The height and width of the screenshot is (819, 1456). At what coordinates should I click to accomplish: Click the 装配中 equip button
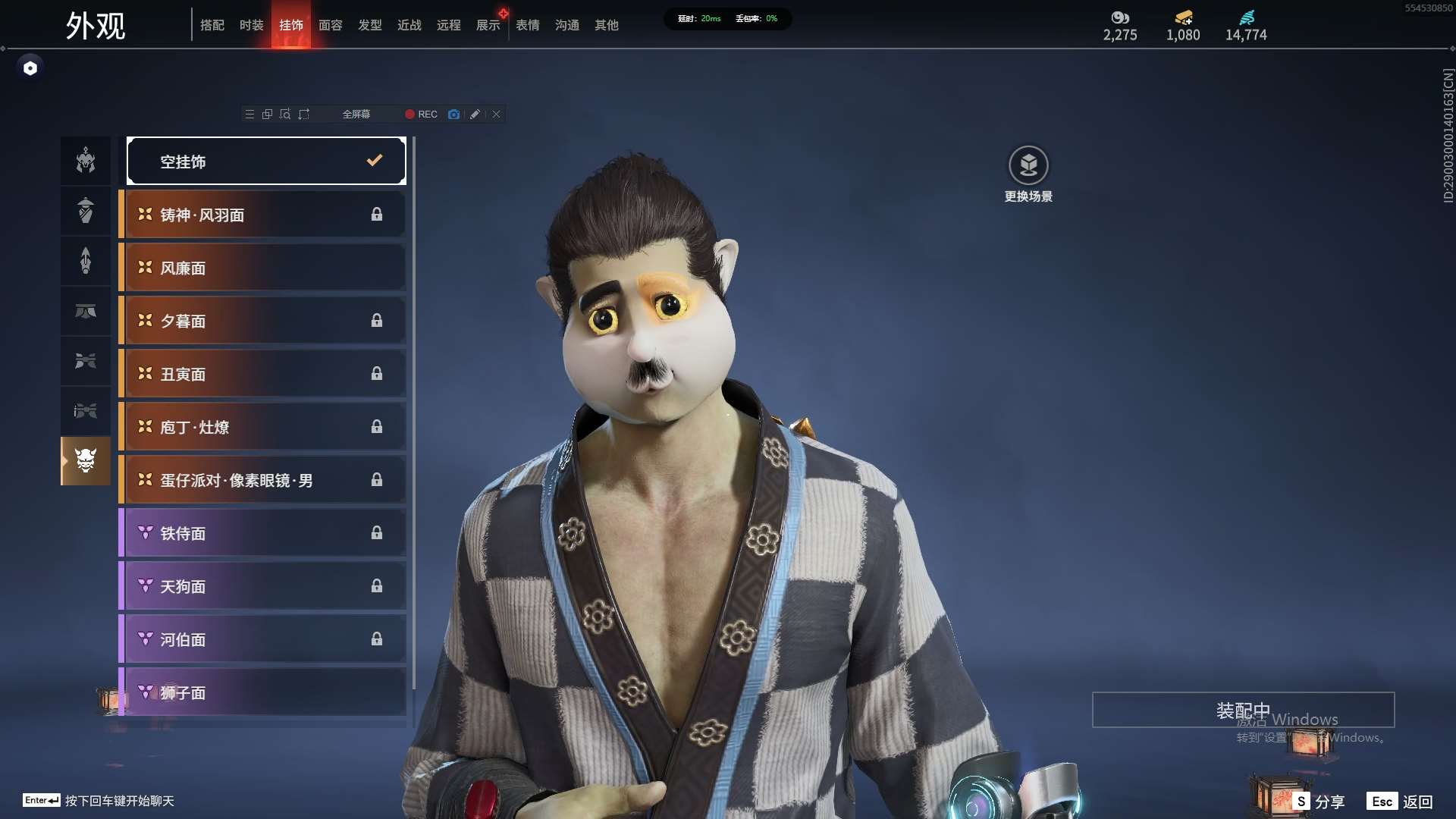(1243, 710)
